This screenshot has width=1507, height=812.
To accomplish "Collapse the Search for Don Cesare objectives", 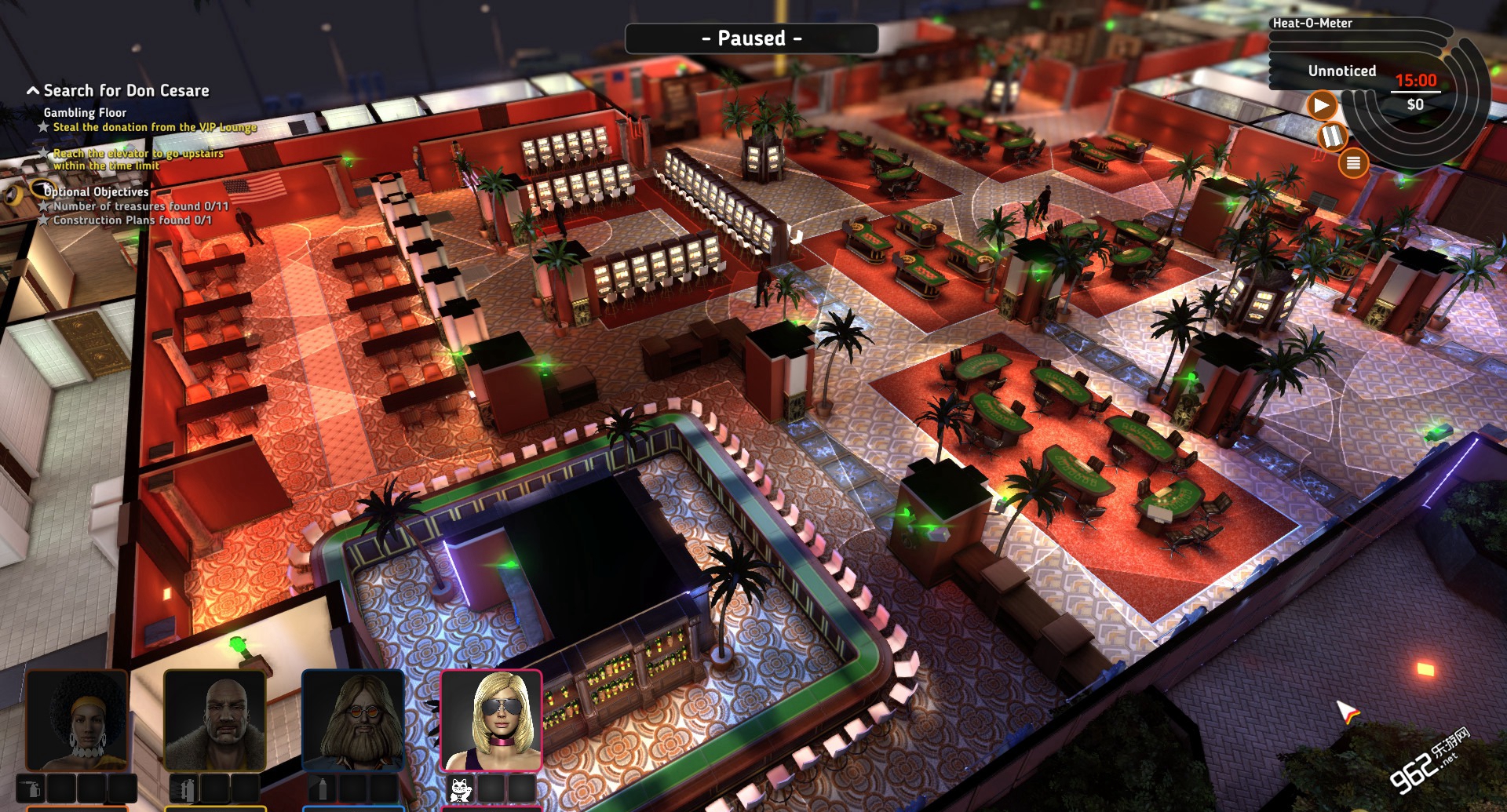I will 33,91.
